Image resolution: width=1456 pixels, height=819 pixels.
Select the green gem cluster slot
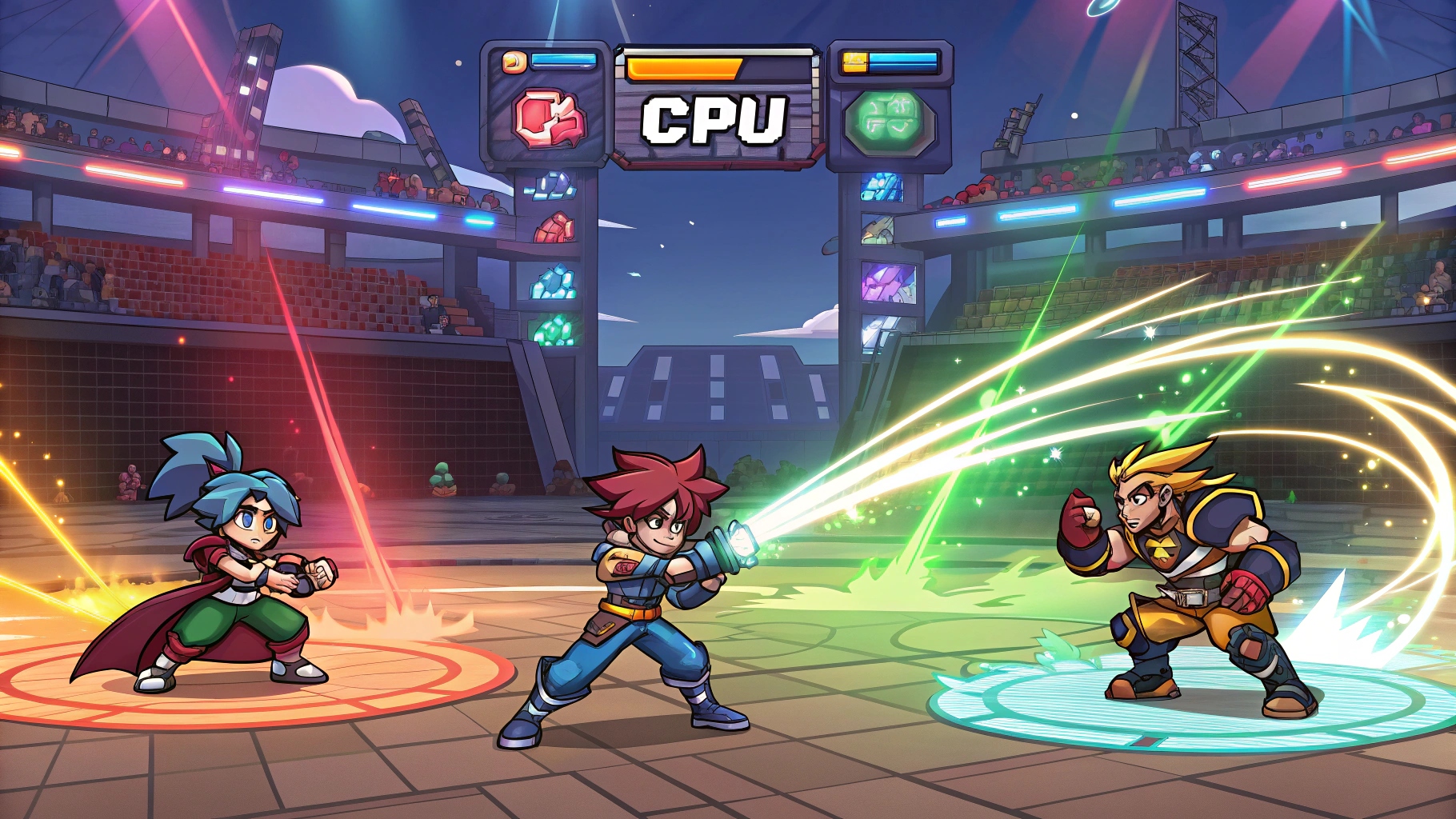(554, 330)
